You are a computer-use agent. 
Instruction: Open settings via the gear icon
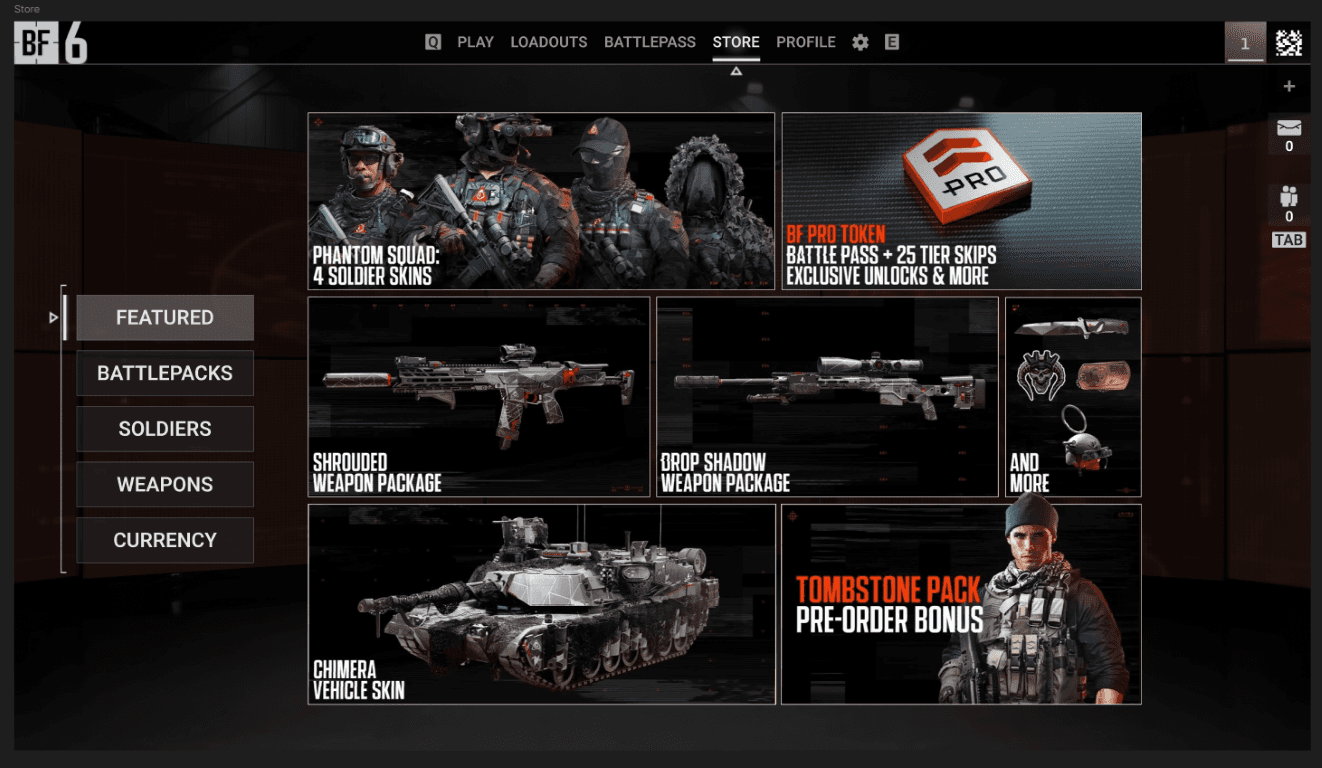click(x=860, y=43)
